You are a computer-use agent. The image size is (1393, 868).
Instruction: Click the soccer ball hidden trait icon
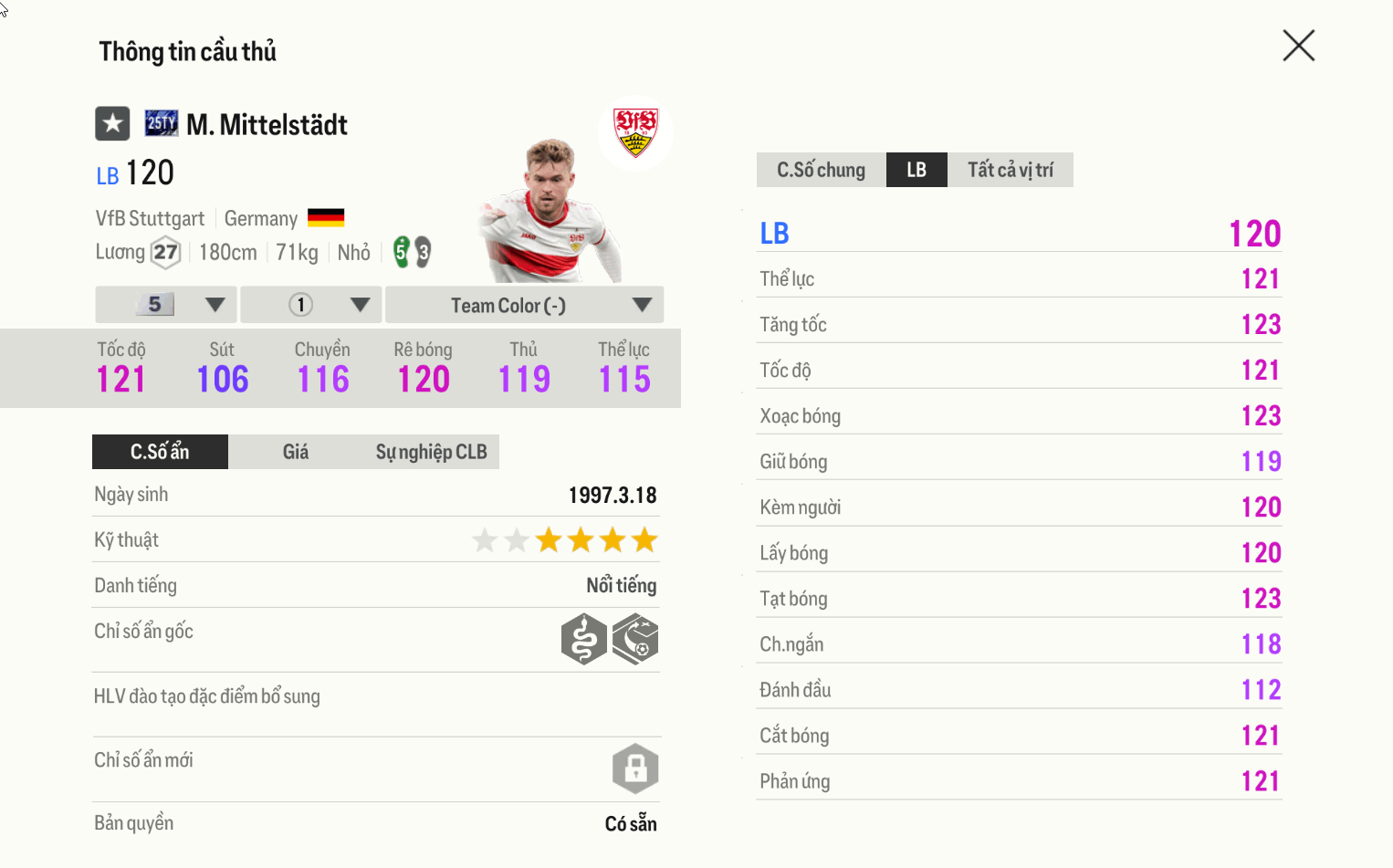pos(635,639)
